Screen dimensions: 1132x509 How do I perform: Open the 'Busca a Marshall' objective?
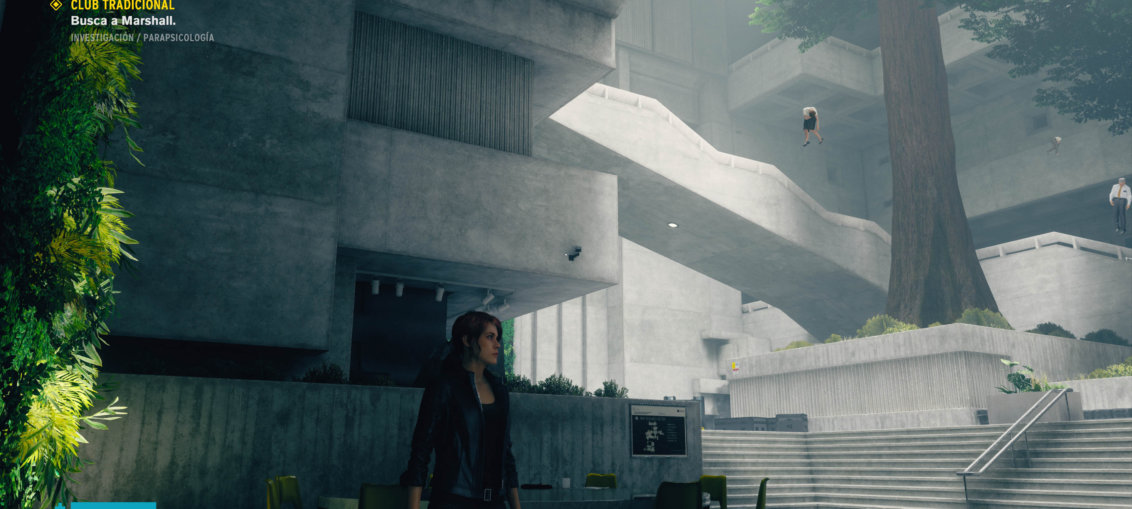pos(109,21)
